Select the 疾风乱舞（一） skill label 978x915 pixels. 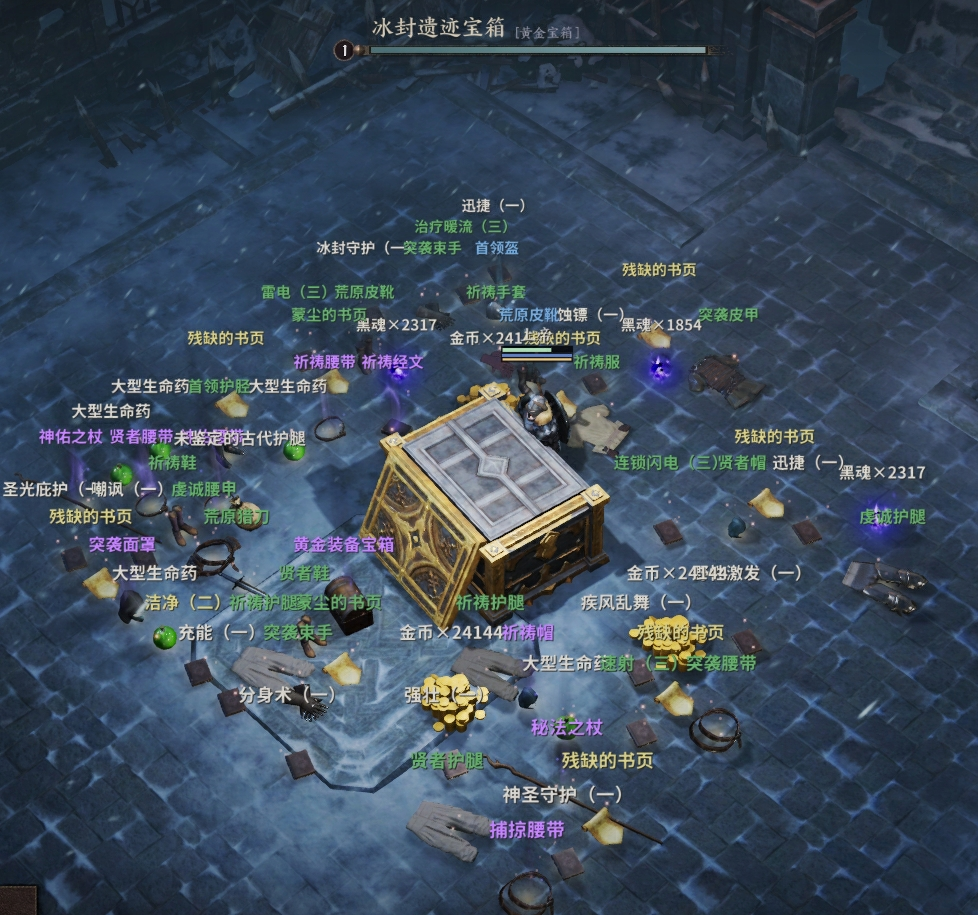[636, 602]
